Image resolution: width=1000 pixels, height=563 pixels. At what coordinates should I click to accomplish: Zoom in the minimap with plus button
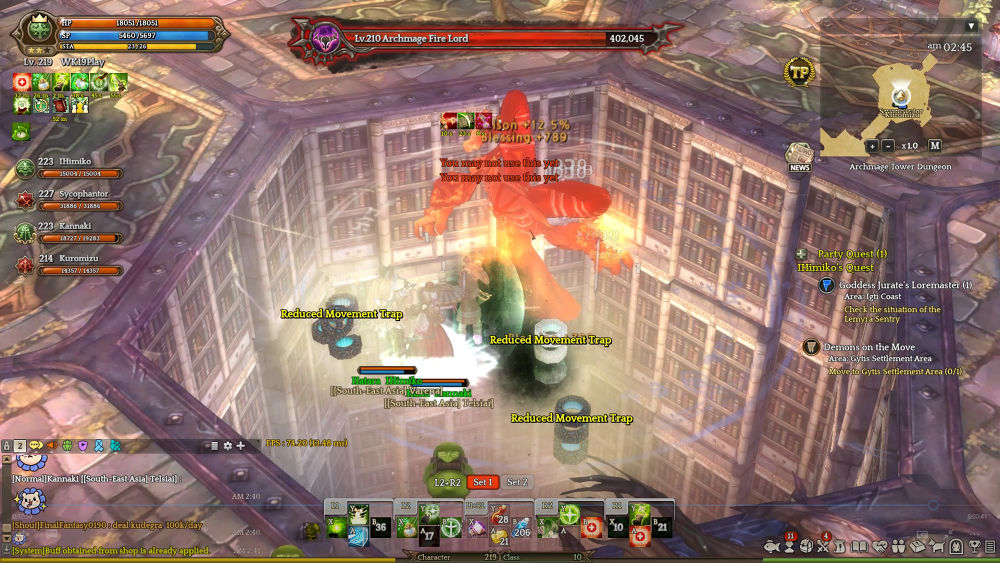point(872,146)
